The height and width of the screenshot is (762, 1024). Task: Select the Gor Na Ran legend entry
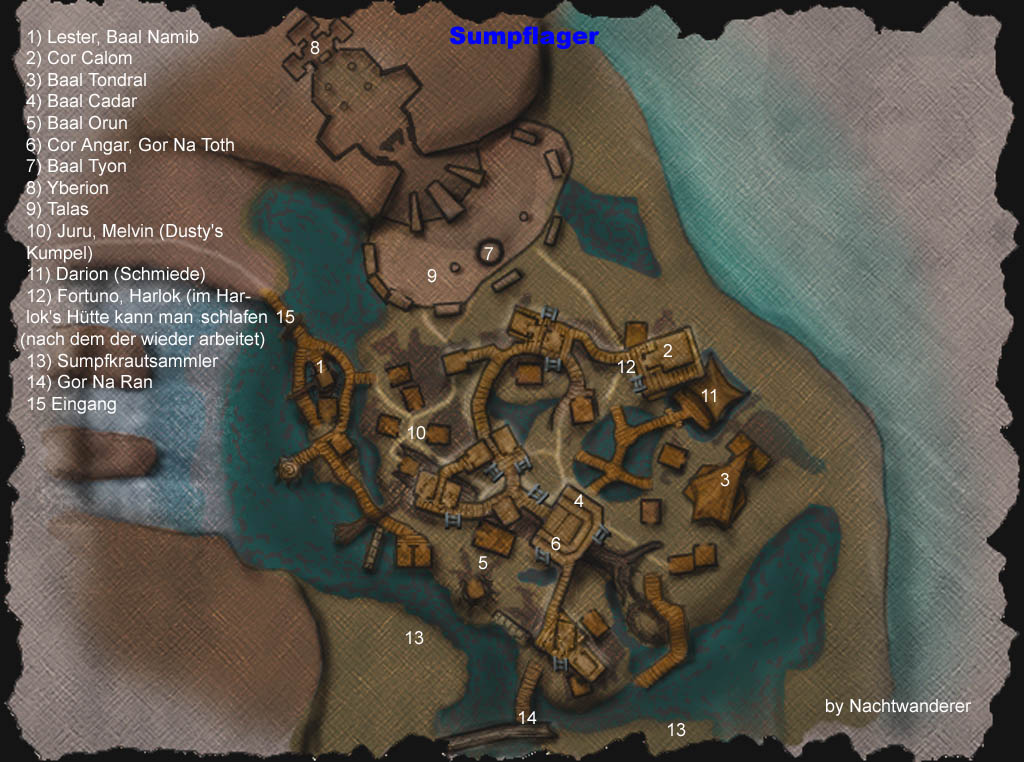(x=90, y=383)
